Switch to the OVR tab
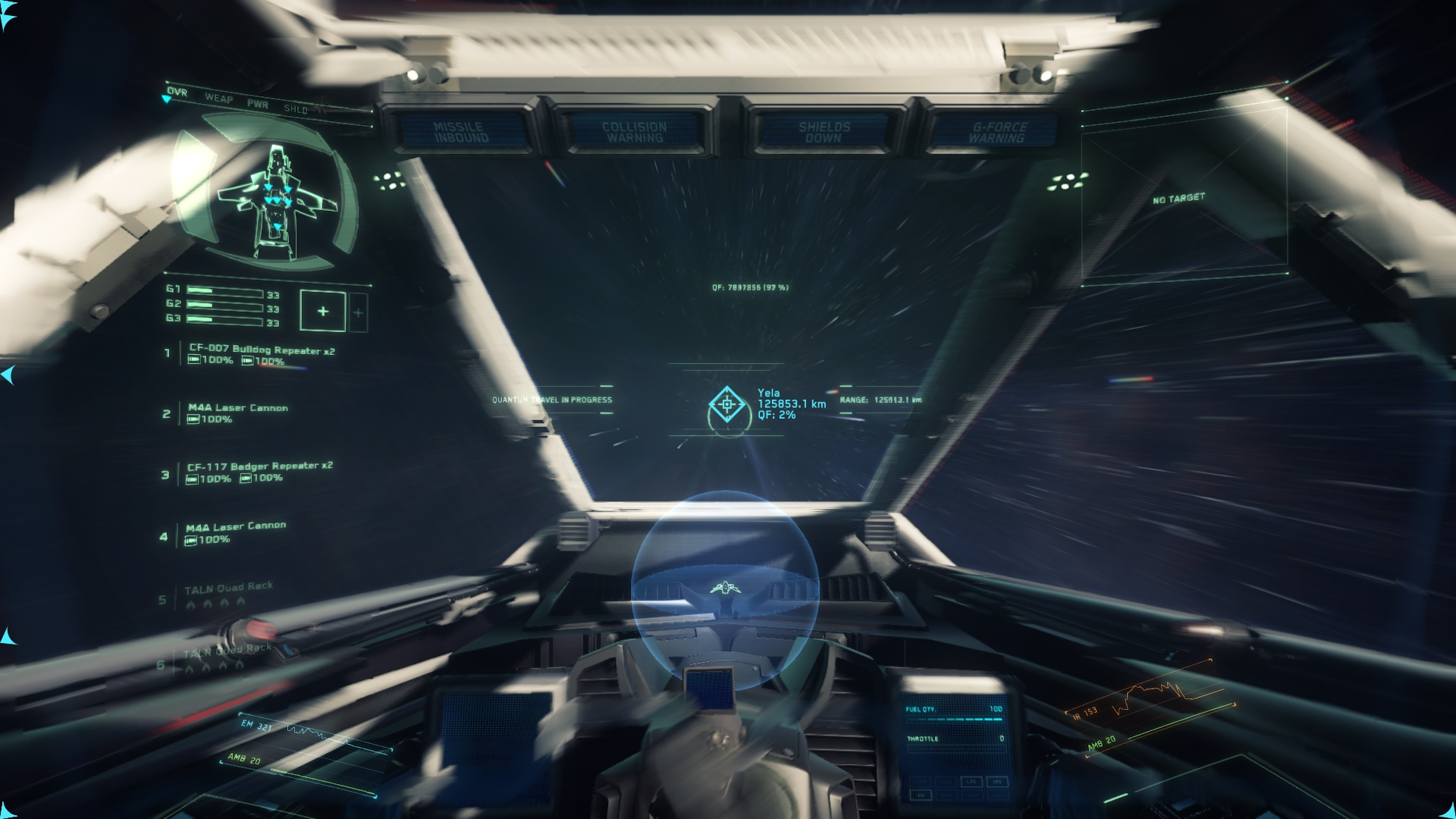Screen dimensions: 1456x819 [177, 93]
